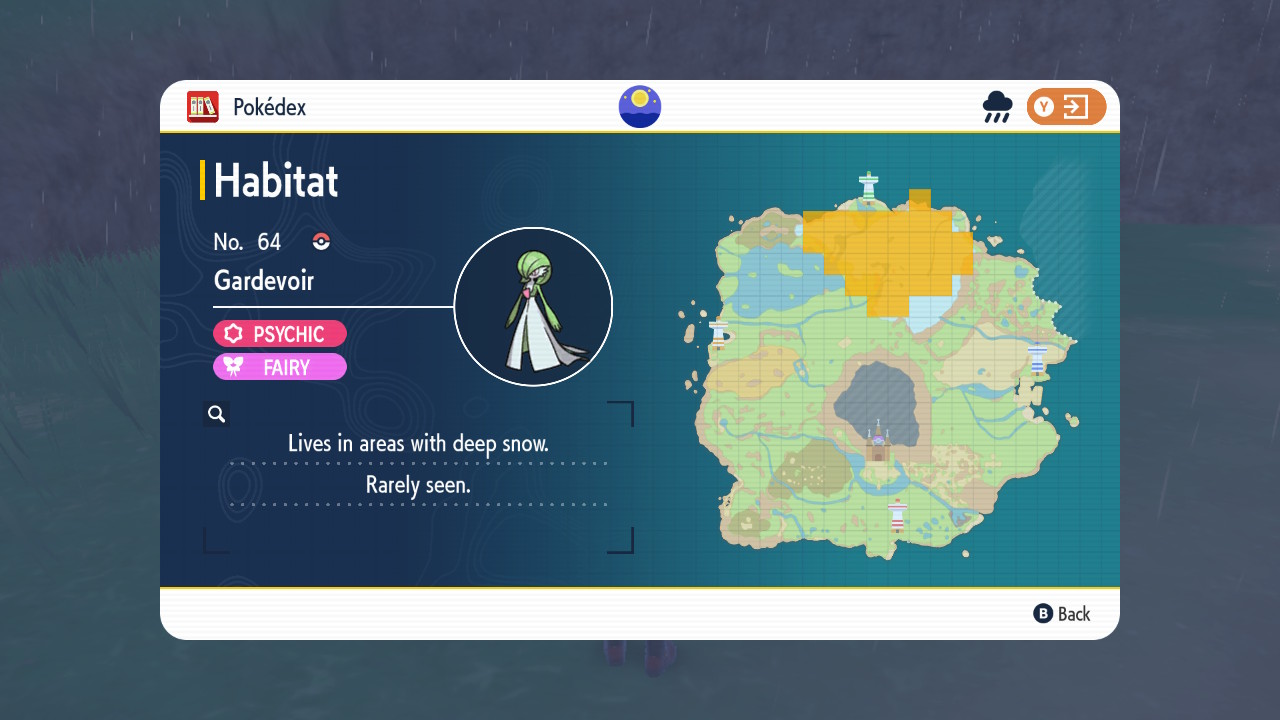Click the rainy weather status icon

(997, 106)
